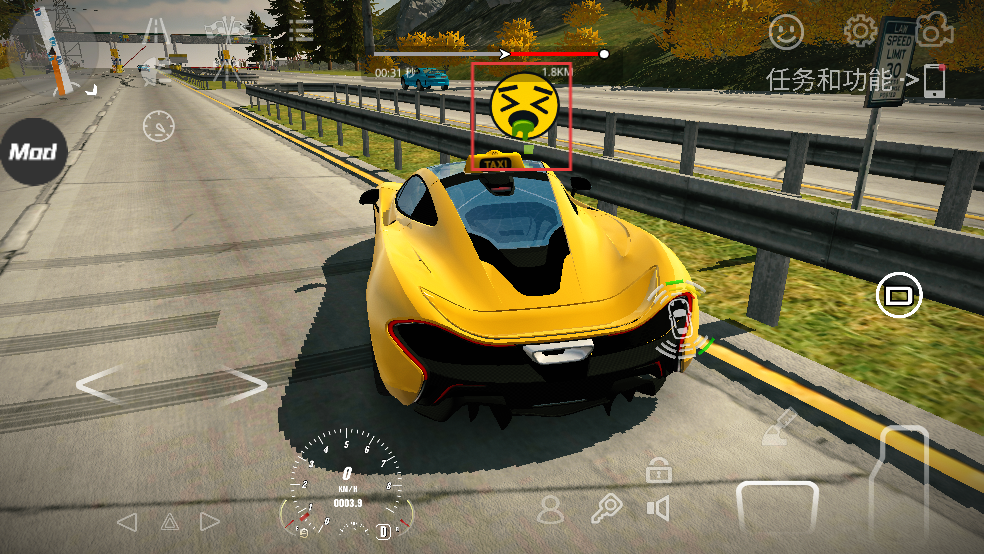Turn on the left turn signal

[x=127, y=522]
